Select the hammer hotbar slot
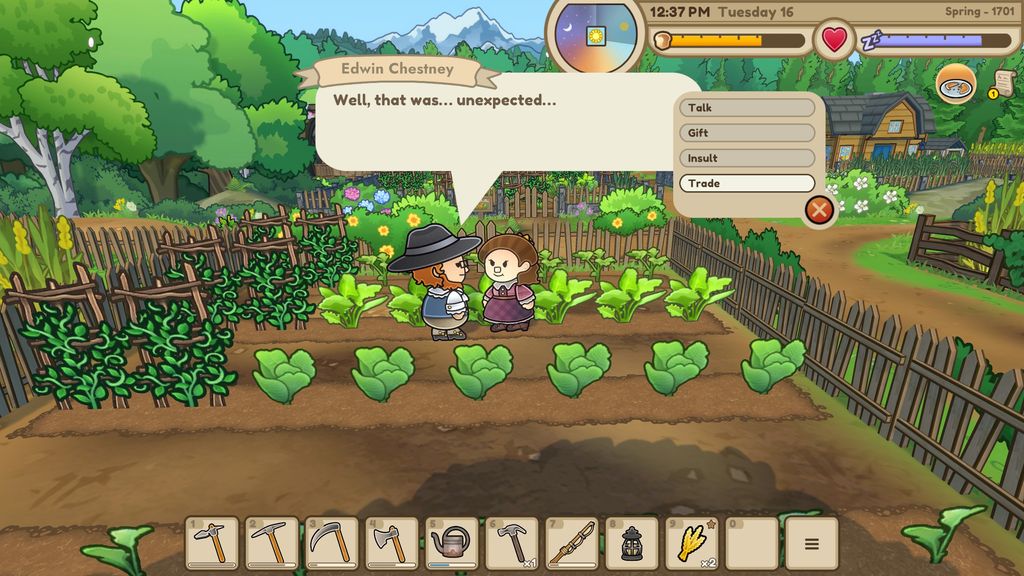The height and width of the screenshot is (576, 1024). 512,543
